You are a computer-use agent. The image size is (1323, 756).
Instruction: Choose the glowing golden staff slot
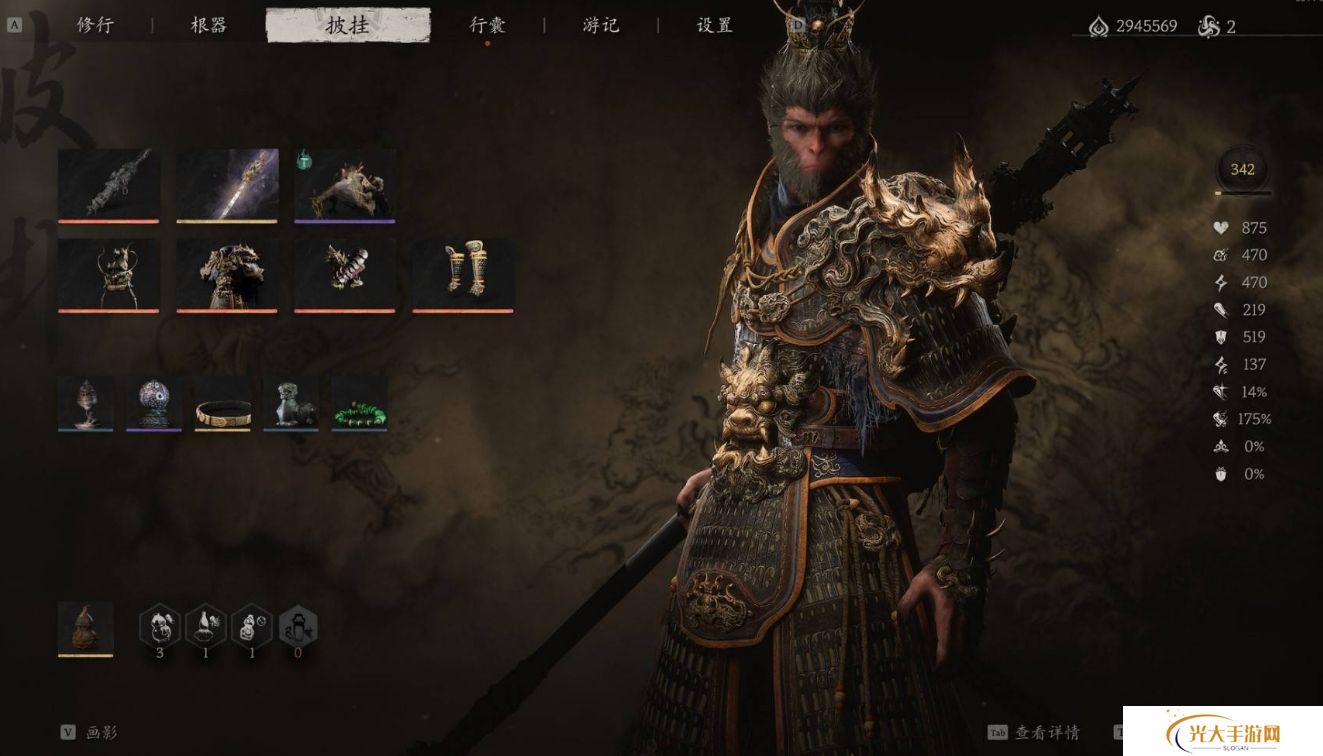coord(227,184)
